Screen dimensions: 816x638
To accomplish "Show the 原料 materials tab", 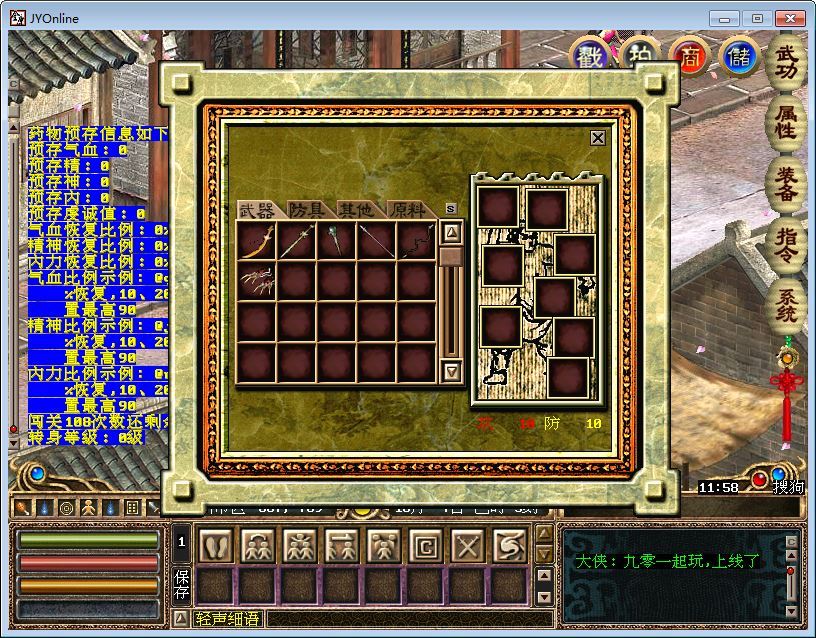I will (406, 210).
